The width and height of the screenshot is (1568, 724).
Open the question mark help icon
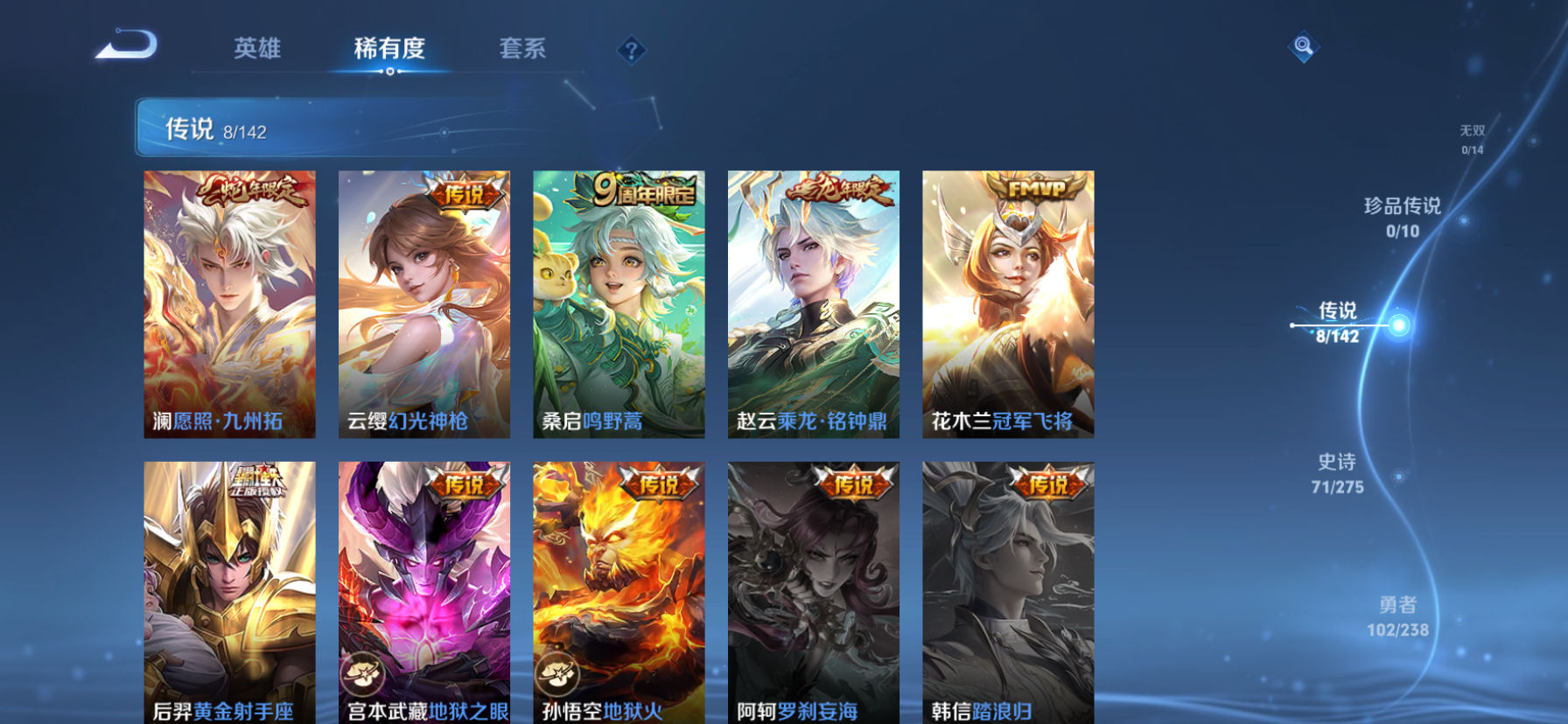coord(632,50)
